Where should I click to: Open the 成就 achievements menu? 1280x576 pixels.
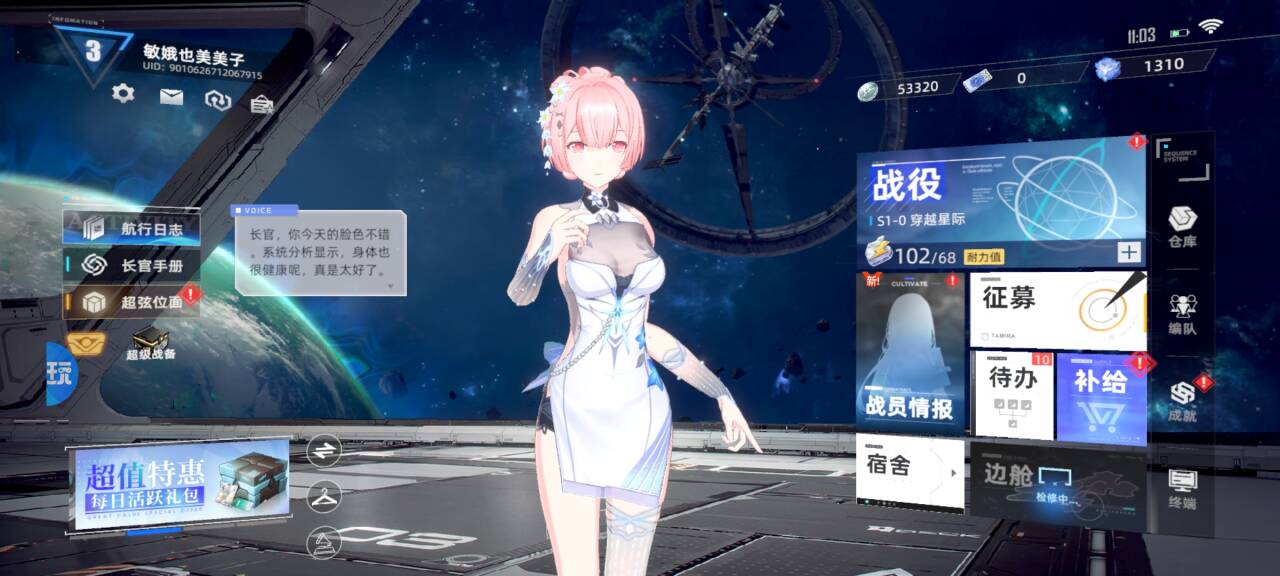coord(1182,401)
